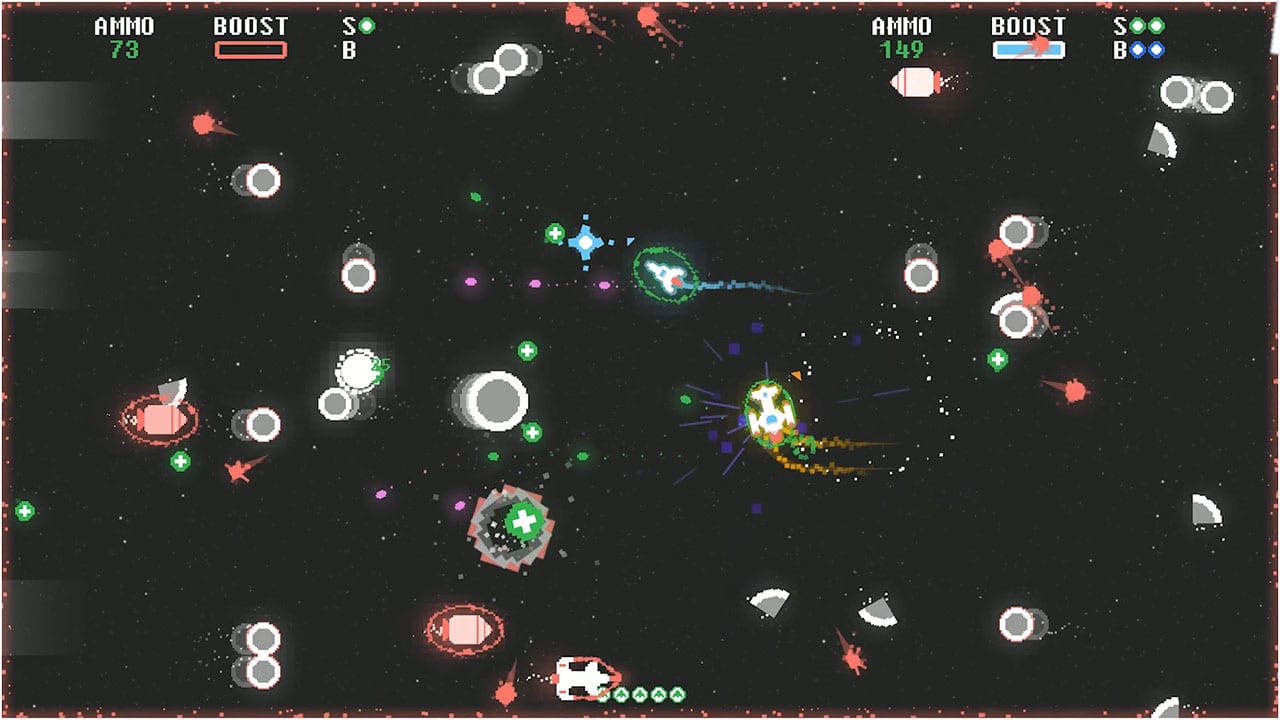Select the AMMO 73 label in the left HUD
Viewport: 1280px width, 720px height.
pyautogui.click(x=125, y=33)
